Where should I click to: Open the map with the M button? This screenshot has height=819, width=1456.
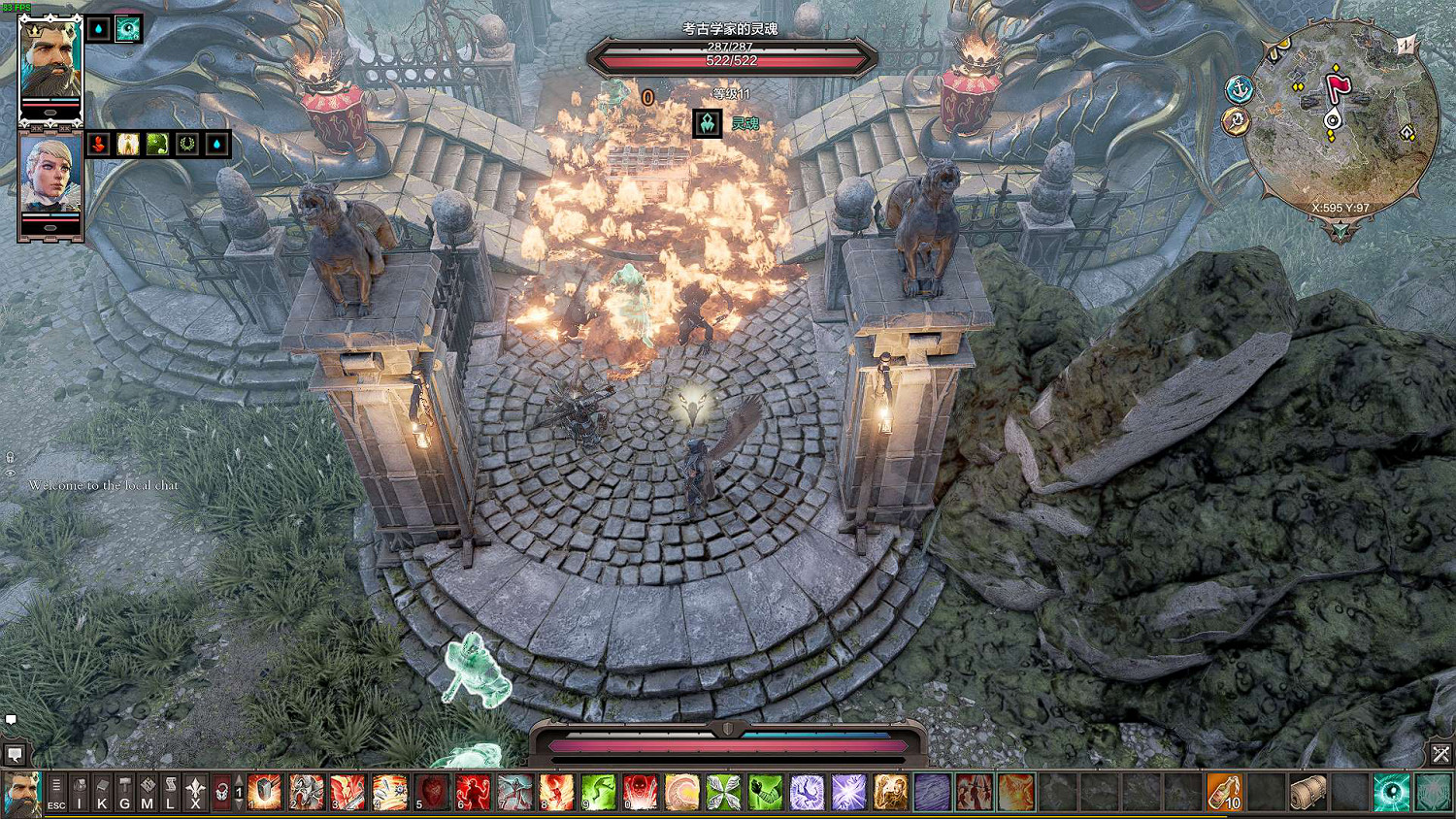(148, 793)
